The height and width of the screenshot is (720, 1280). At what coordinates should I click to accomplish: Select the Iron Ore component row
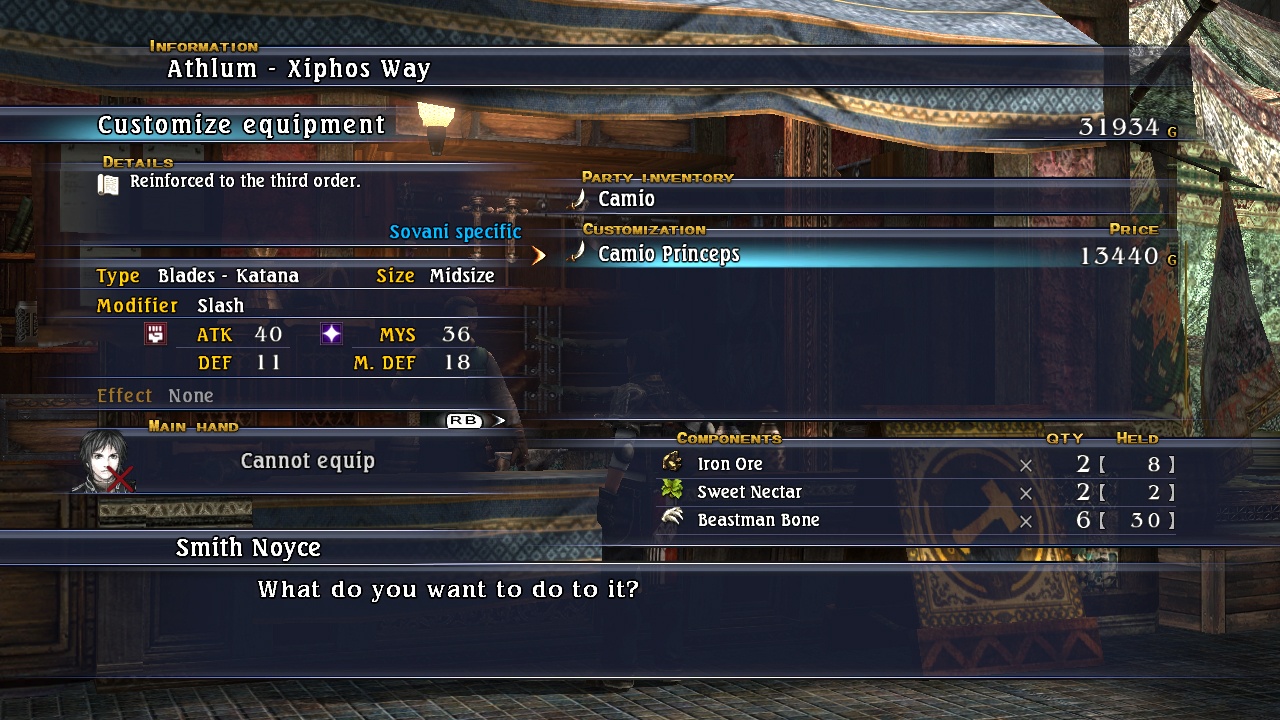click(x=730, y=464)
